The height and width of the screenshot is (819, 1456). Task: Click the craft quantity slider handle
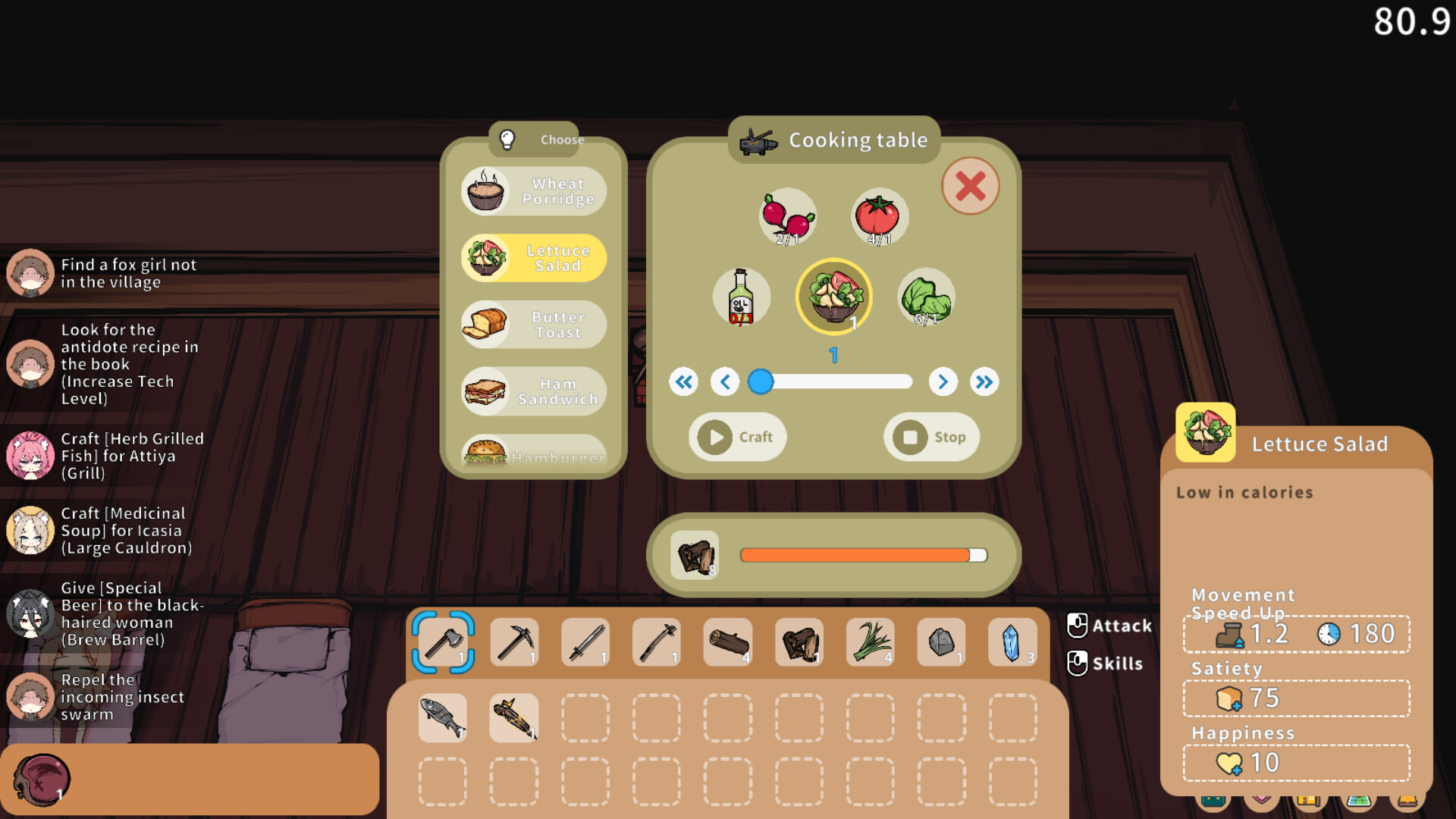point(761,381)
